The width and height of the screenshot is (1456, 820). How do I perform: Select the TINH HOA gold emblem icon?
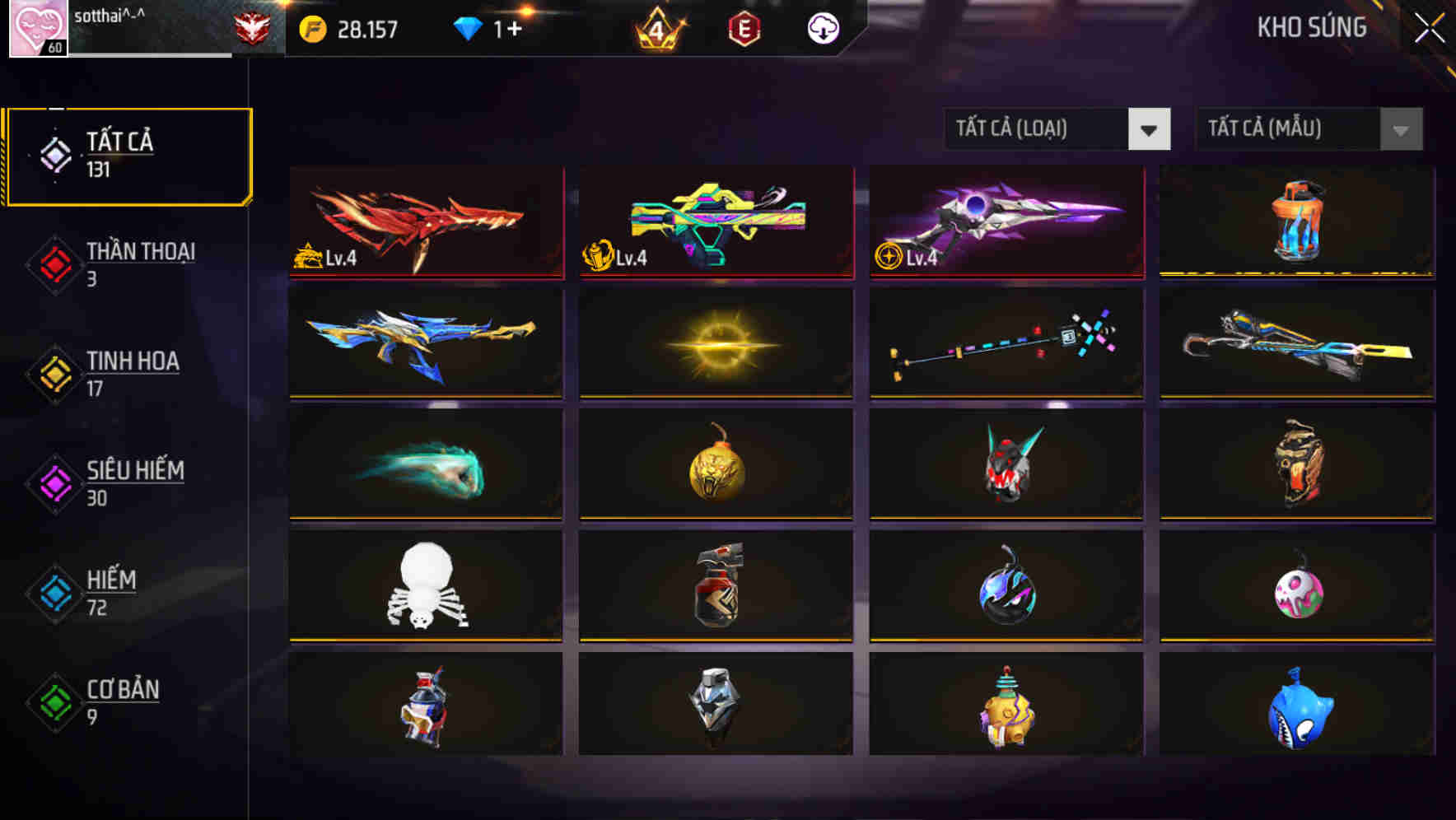(x=53, y=375)
